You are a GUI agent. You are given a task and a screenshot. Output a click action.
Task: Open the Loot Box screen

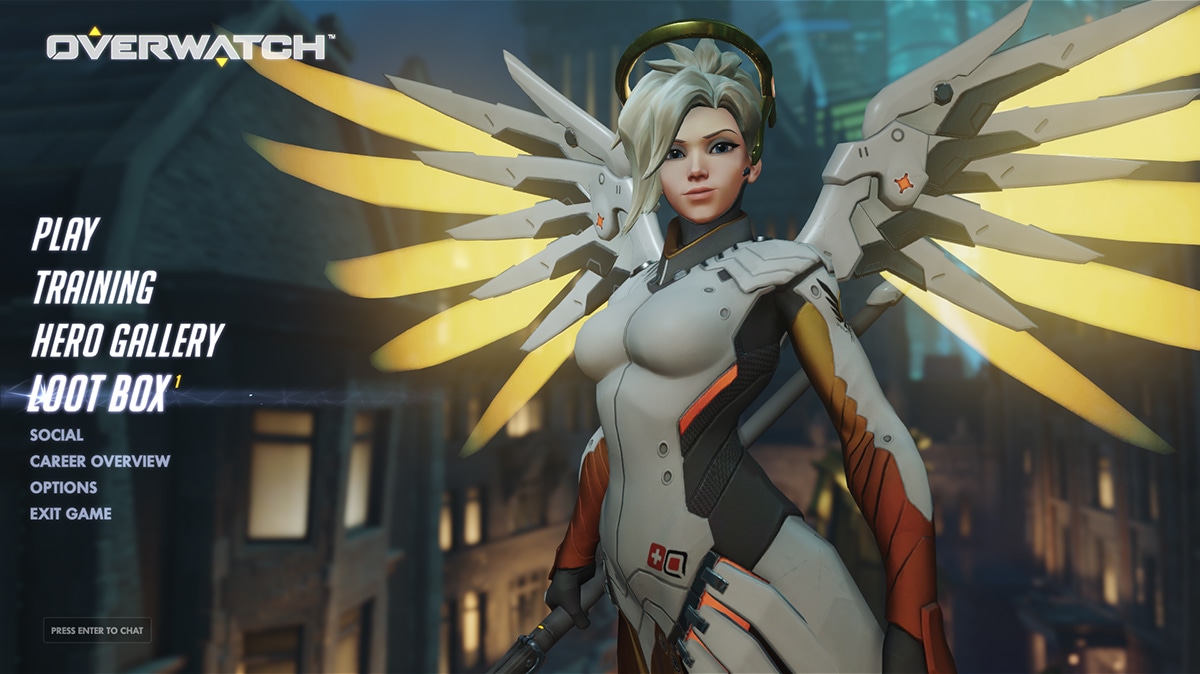[x=99, y=395]
